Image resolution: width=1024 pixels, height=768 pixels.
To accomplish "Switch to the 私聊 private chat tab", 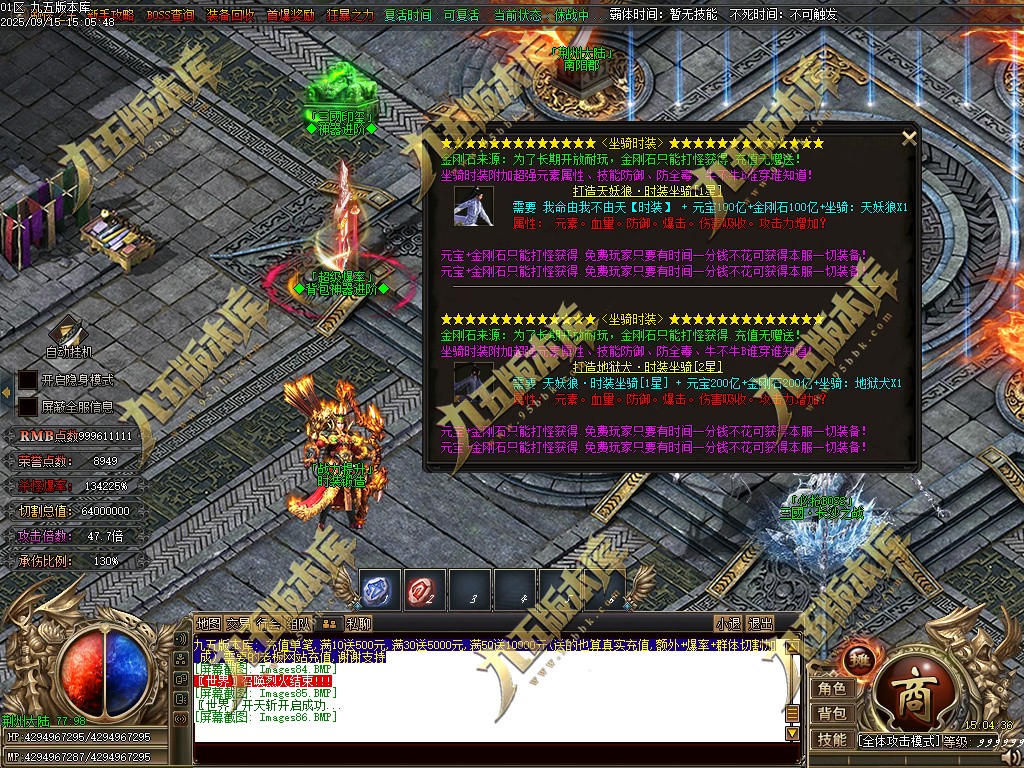I will click(358, 624).
